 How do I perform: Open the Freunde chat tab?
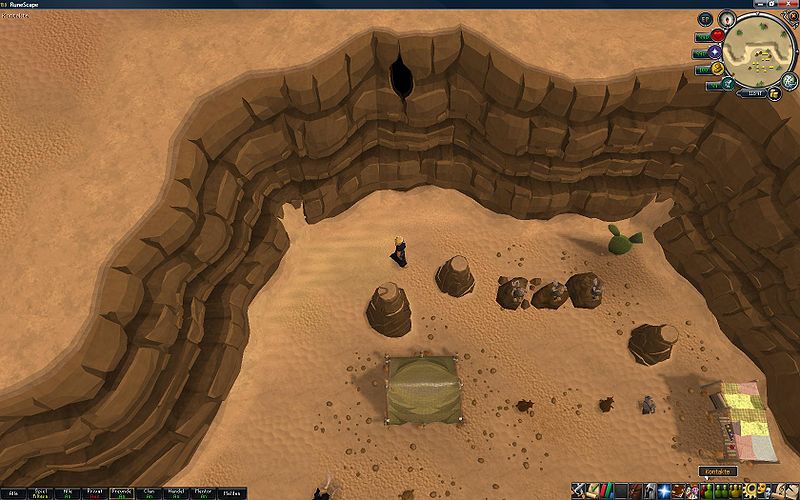[x=122, y=493]
